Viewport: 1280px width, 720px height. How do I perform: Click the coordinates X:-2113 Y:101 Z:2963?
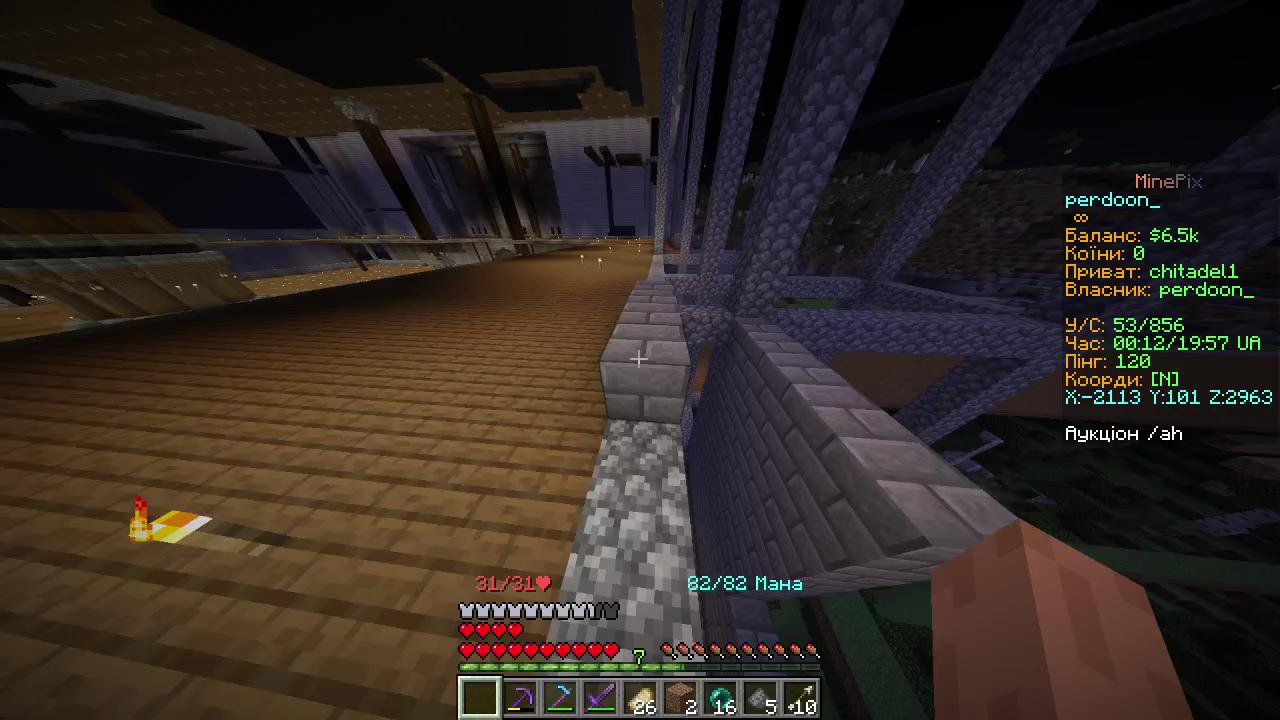1168,397
